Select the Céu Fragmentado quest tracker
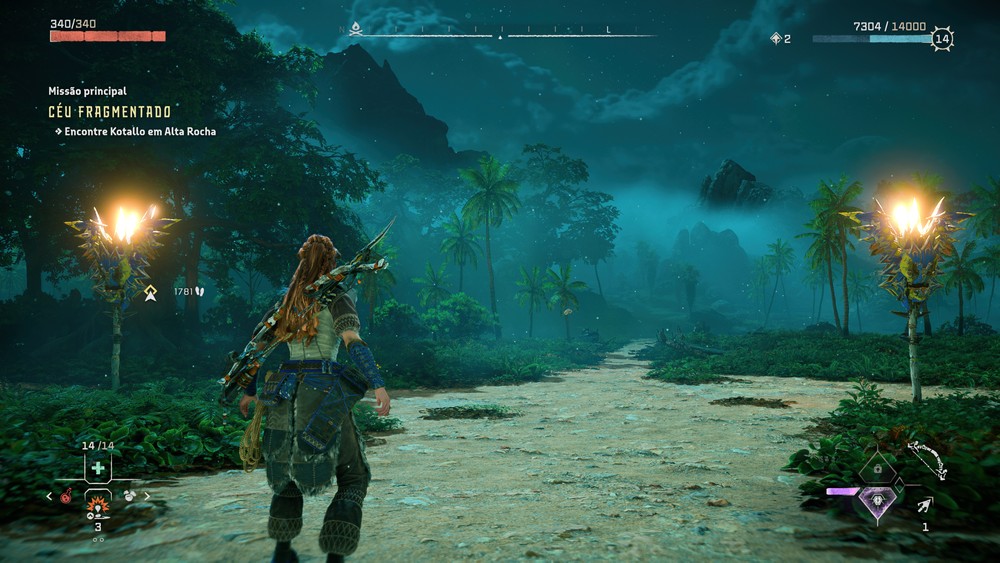This screenshot has height=563, width=1000. [x=110, y=112]
